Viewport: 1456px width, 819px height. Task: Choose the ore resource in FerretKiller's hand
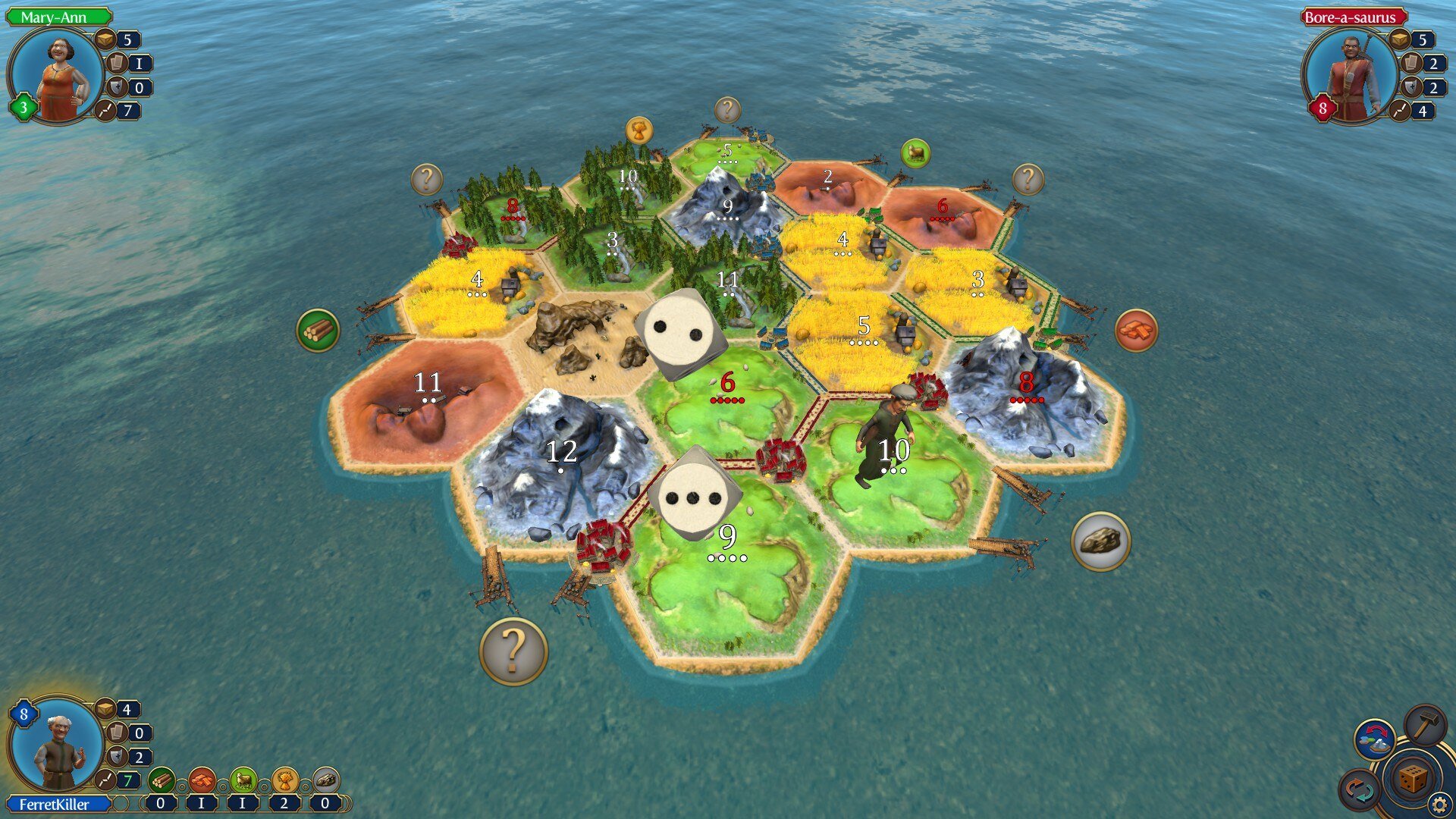(325, 780)
